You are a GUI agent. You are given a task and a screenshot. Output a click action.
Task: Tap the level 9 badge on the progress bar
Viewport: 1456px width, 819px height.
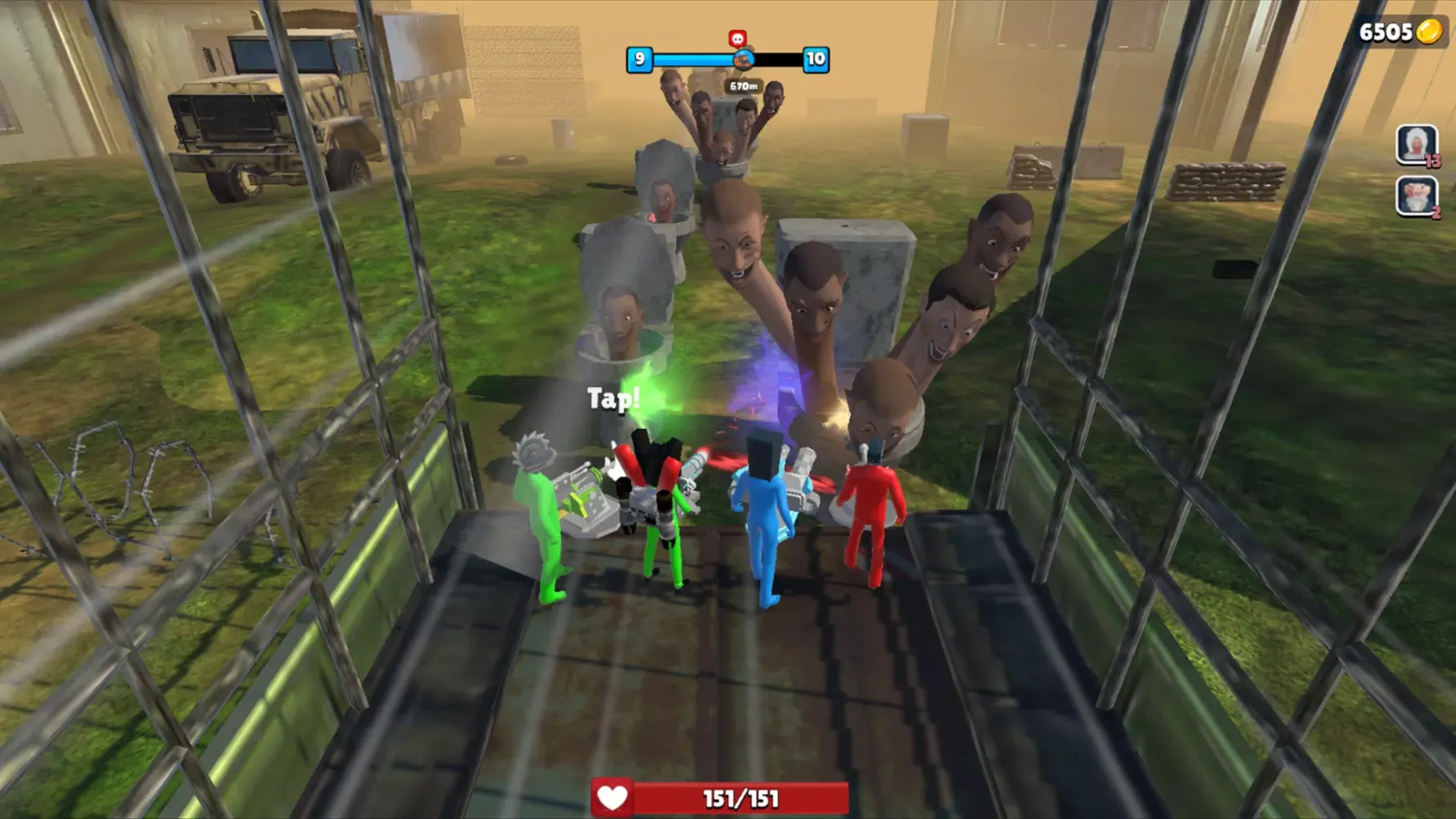point(641,59)
